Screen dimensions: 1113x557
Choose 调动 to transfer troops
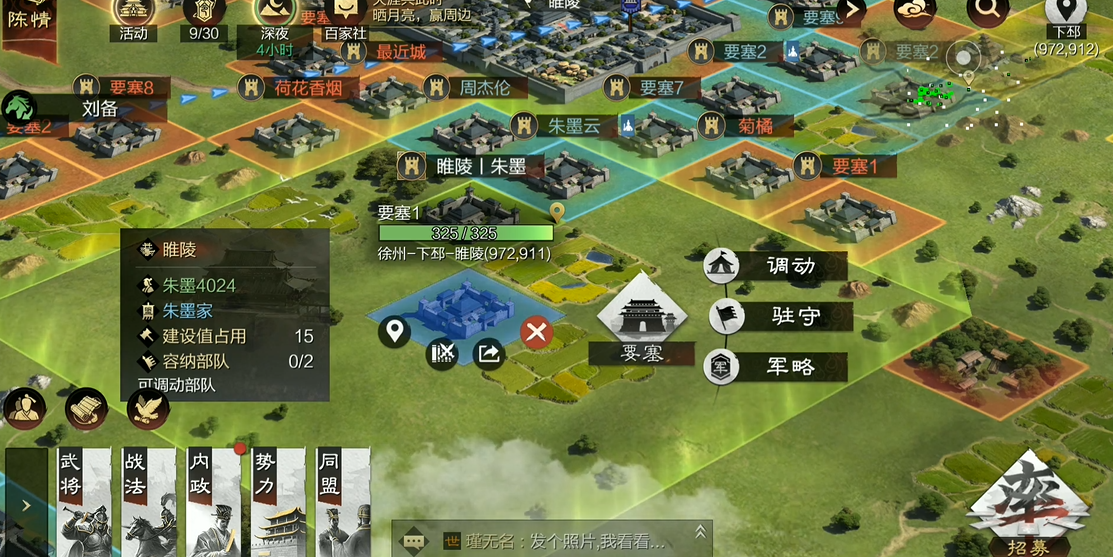(x=777, y=266)
